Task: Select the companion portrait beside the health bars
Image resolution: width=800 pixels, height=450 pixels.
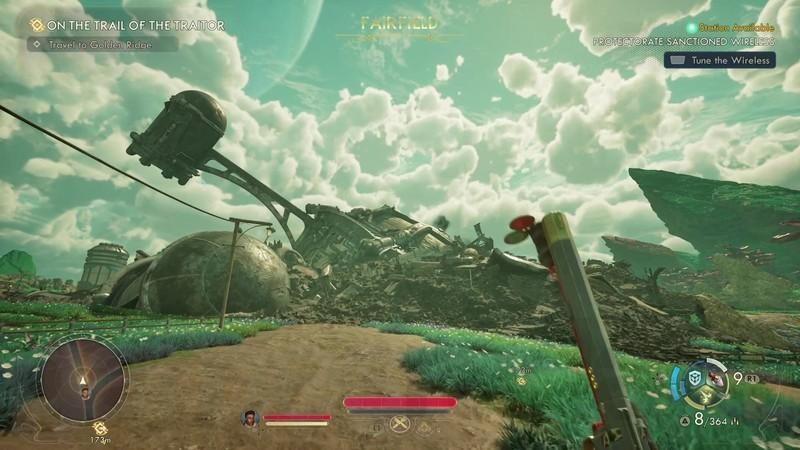Action: [250, 418]
